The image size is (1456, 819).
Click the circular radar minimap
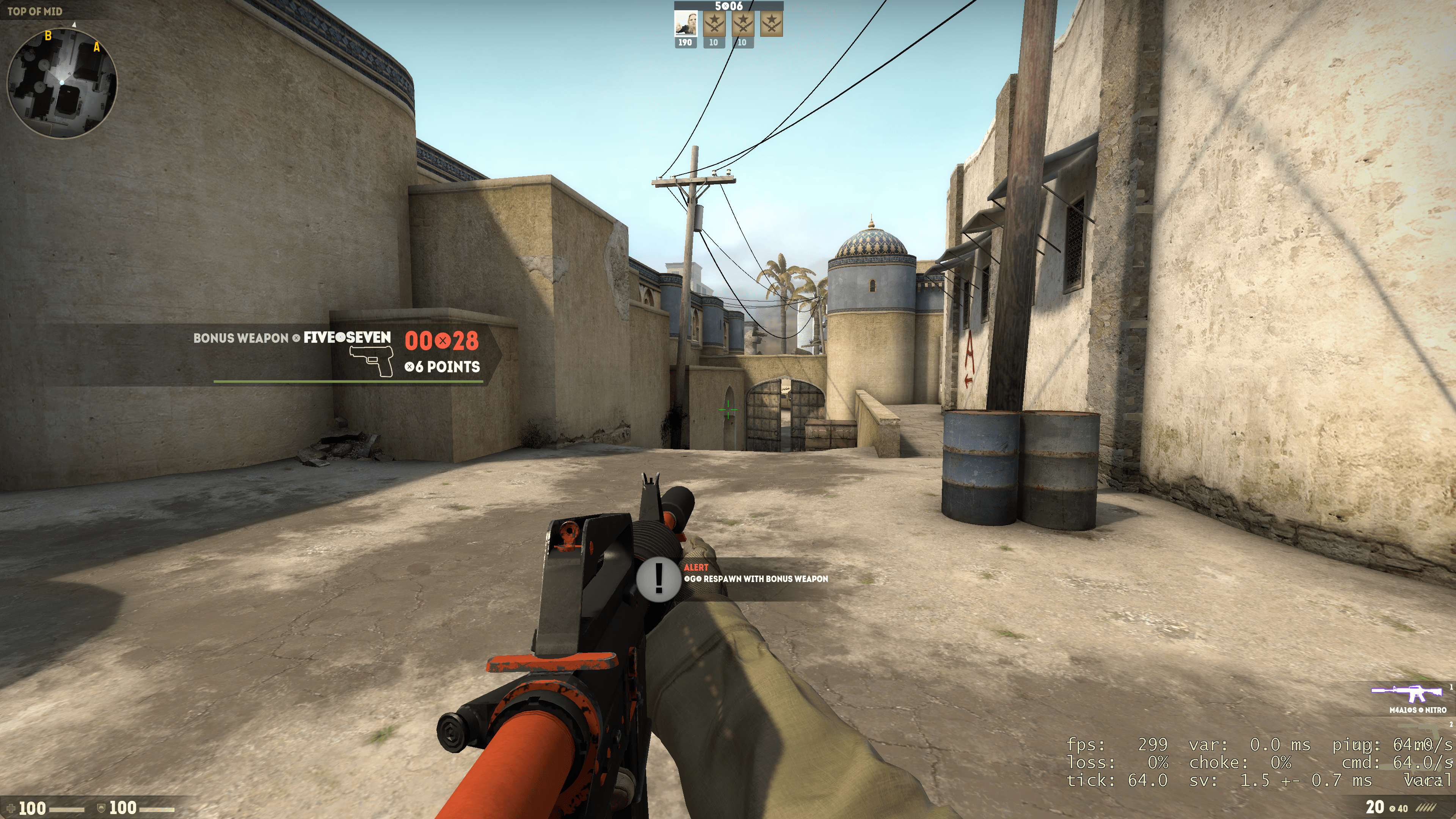pyautogui.click(x=61, y=83)
